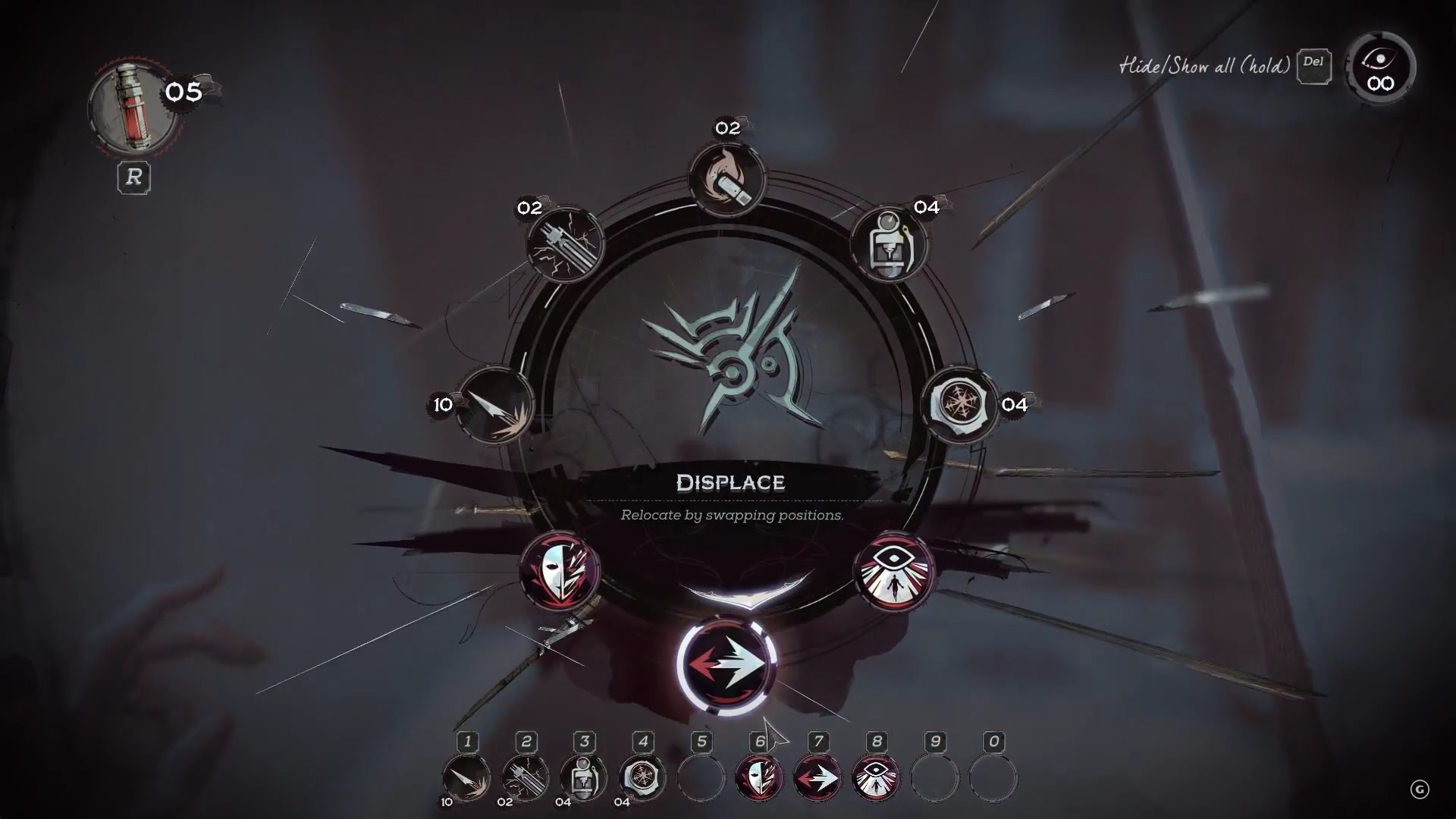1456x819 pixels.
Task: Pick hotbar slot 4 hook mine
Action: (642, 777)
